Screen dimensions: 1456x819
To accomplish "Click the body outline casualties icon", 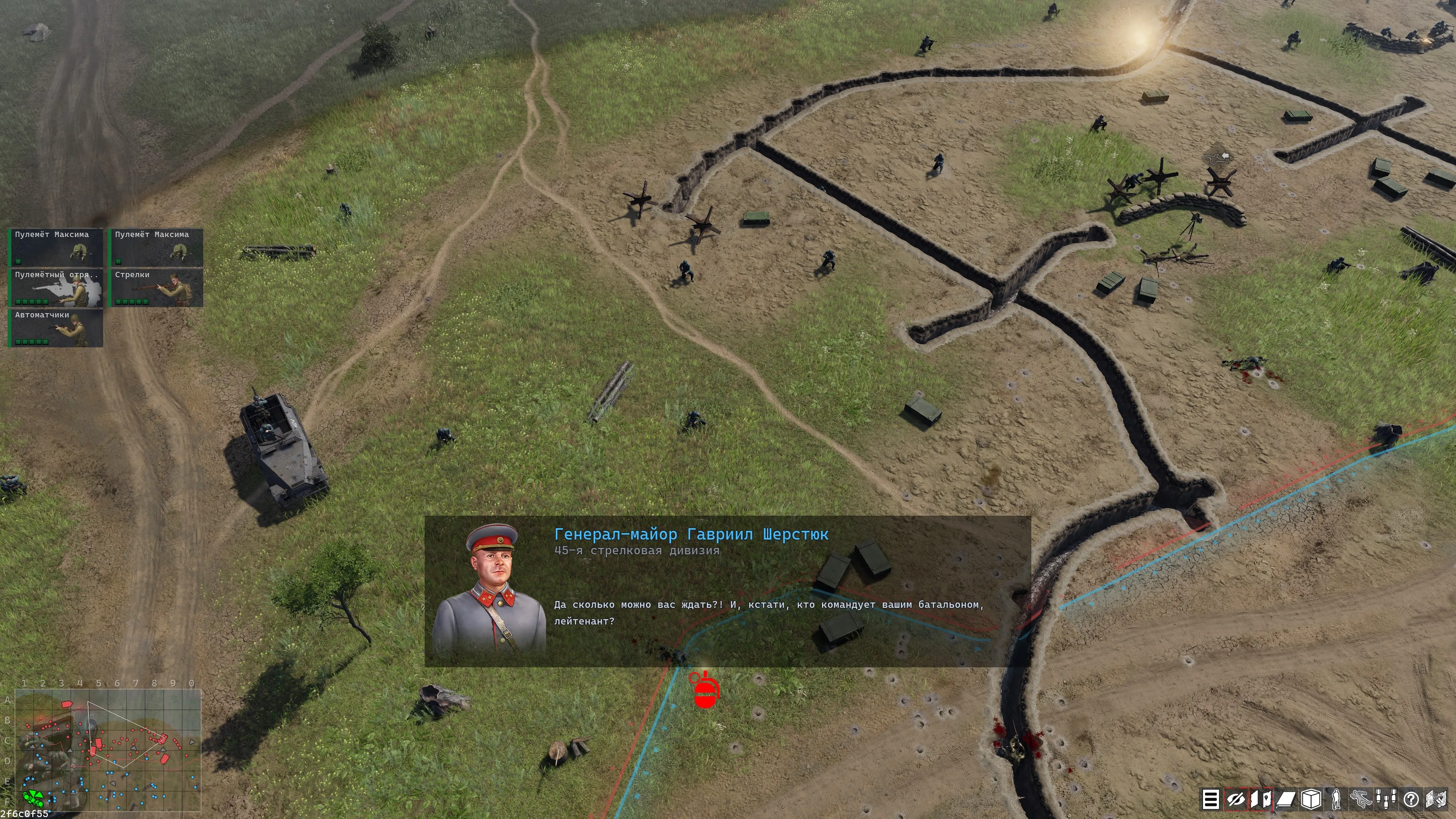I will coord(1361,799).
